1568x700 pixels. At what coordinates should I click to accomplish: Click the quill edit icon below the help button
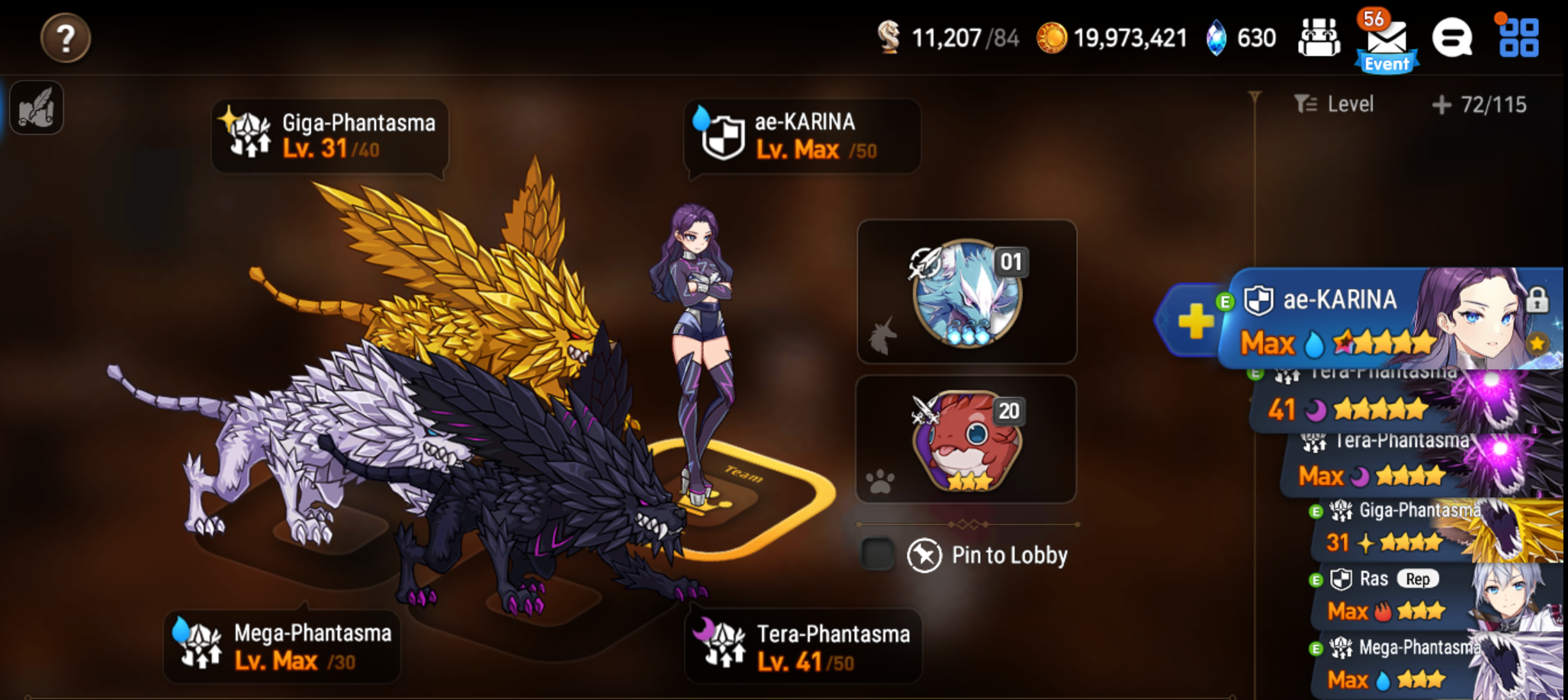pyautogui.click(x=36, y=109)
